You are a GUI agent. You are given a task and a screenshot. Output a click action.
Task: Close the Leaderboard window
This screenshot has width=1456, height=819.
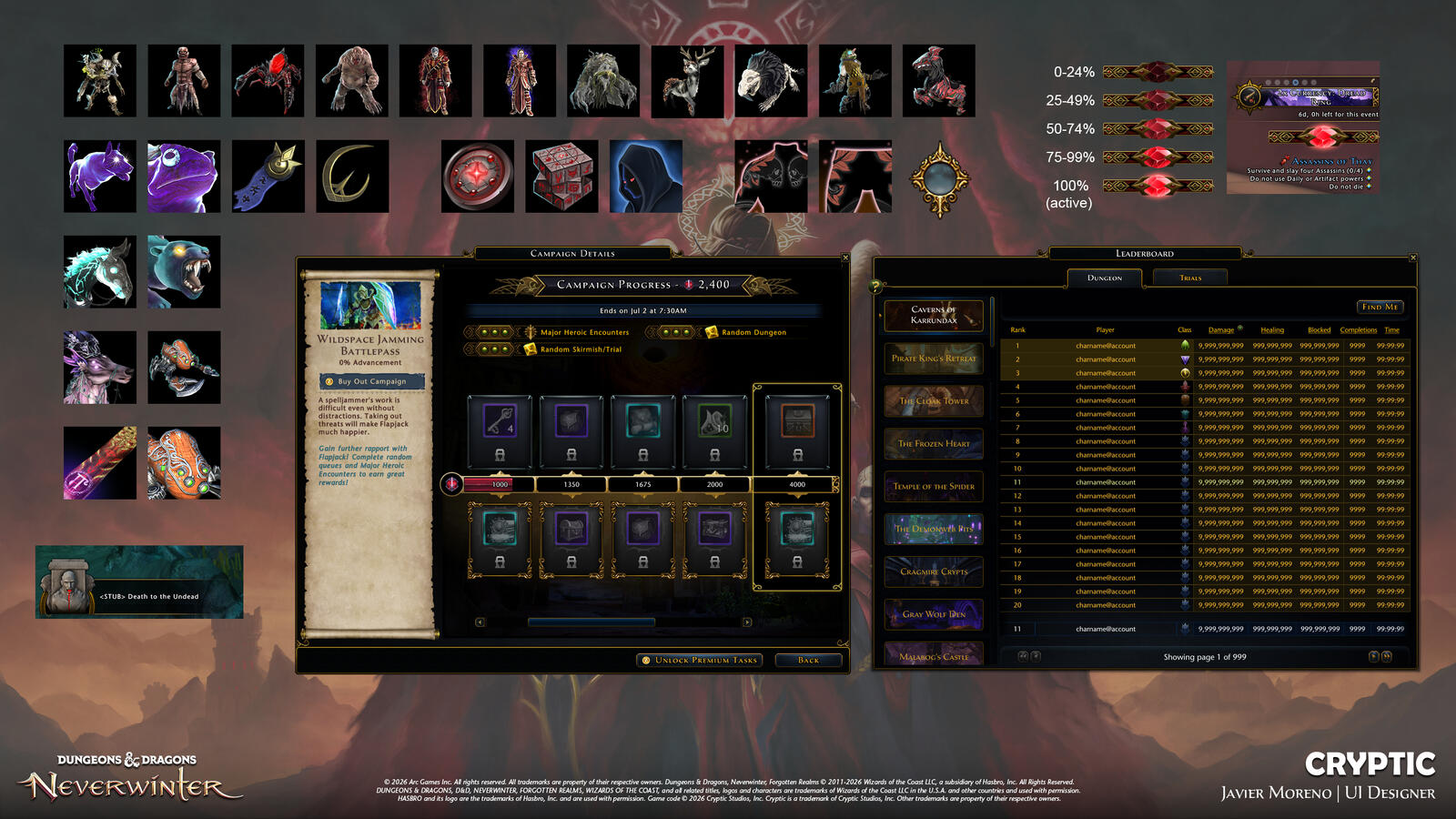point(1413,258)
